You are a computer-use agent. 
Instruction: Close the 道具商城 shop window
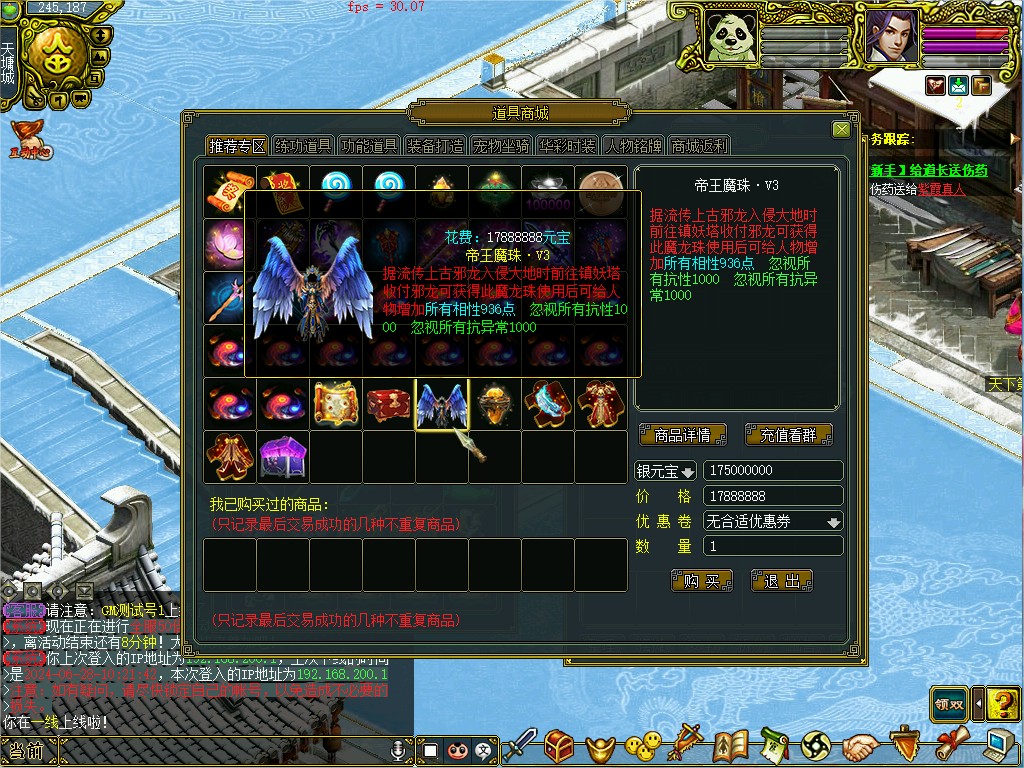(840, 129)
